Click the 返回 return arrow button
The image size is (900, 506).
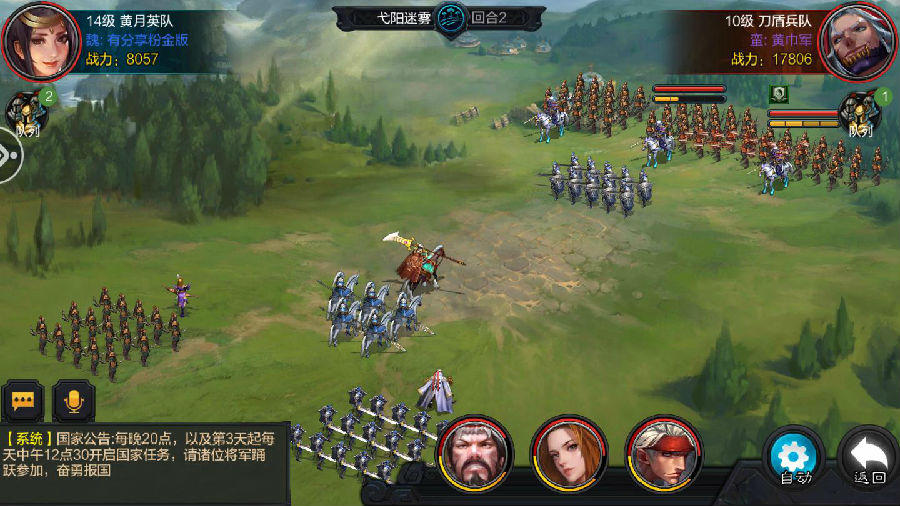coord(866,458)
